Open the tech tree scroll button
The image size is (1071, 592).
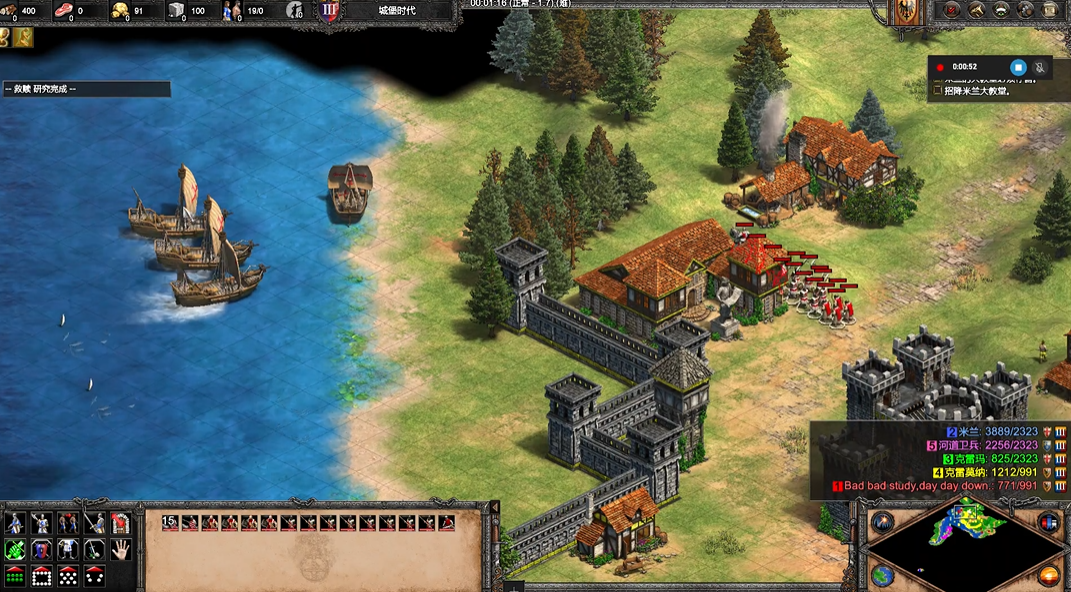pyautogui.click(x=975, y=10)
